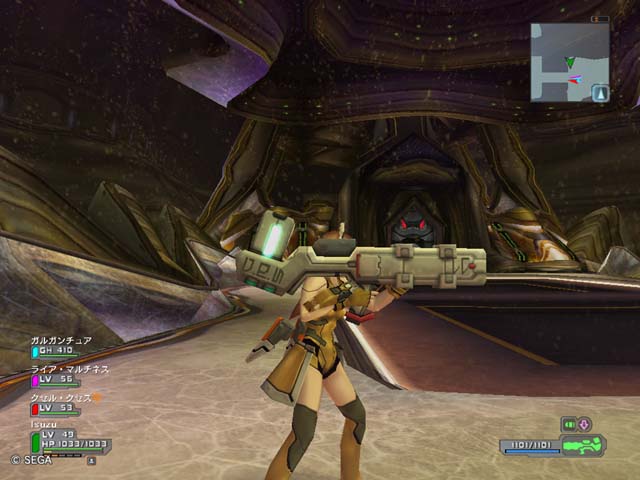Click the pink down-arrow palette icon
The image size is (640, 480).
(584, 423)
